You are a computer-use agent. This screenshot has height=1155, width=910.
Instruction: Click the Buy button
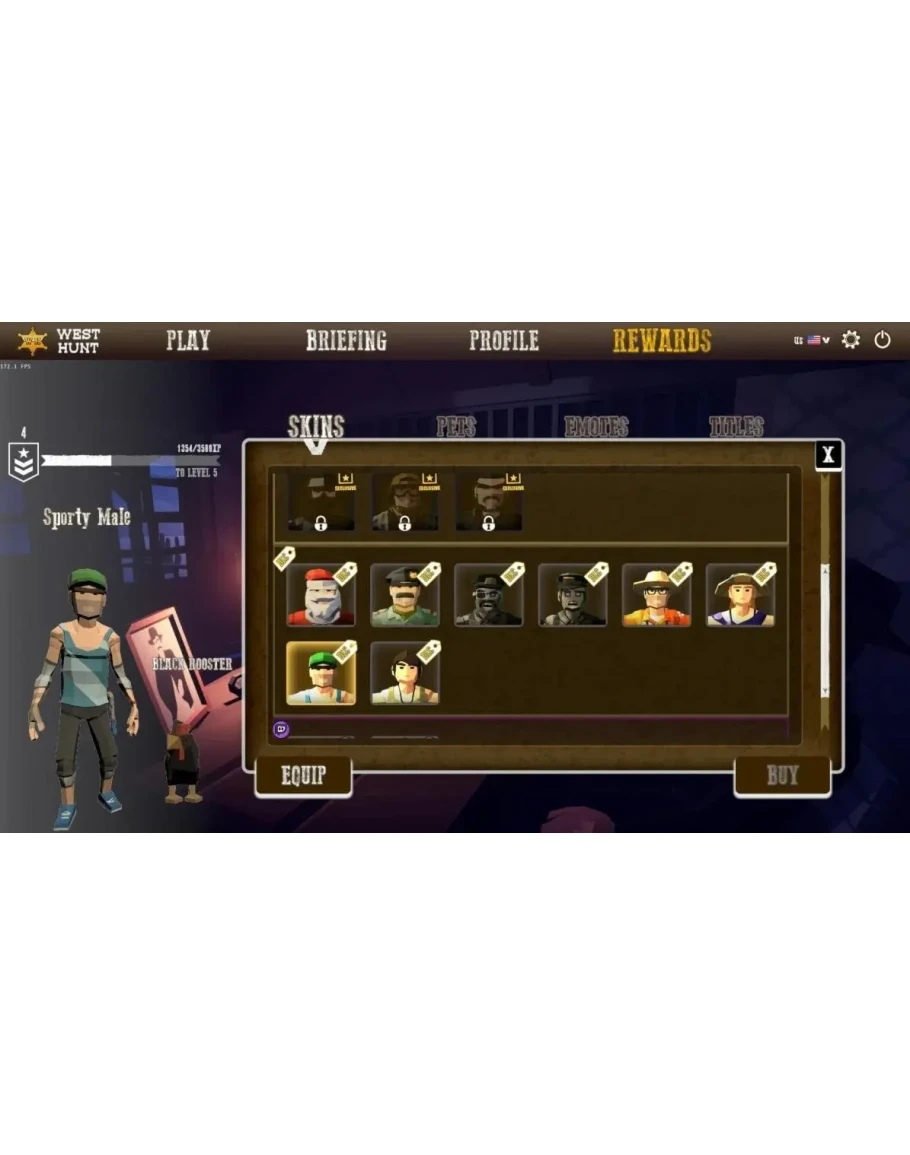[782, 776]
